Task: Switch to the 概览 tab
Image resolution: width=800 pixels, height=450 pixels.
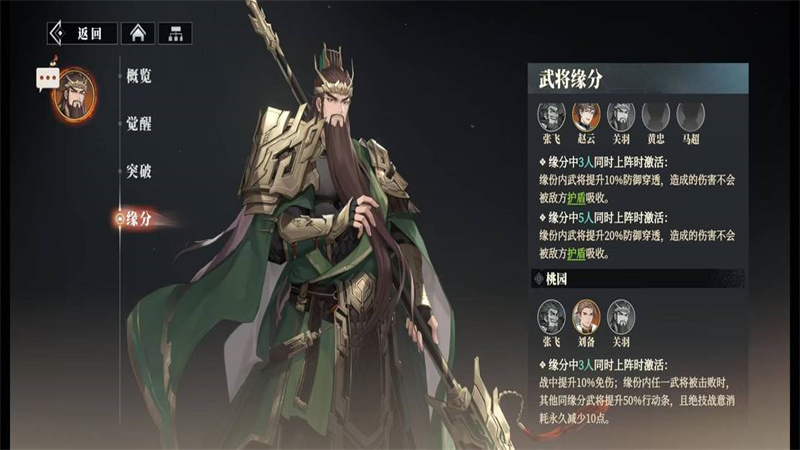Action: [x=139, y=76]
